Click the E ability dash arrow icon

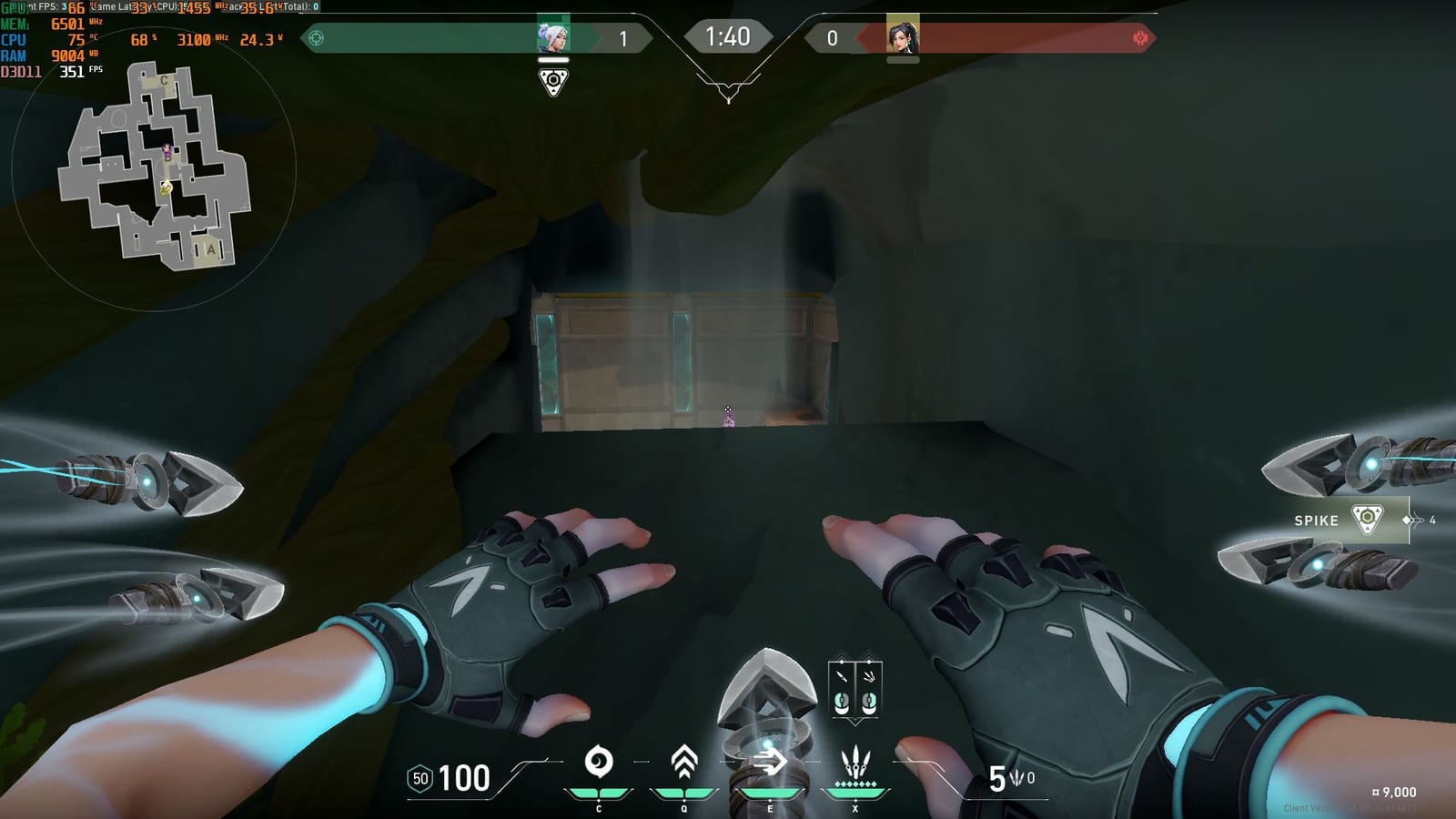click(770, 760)
